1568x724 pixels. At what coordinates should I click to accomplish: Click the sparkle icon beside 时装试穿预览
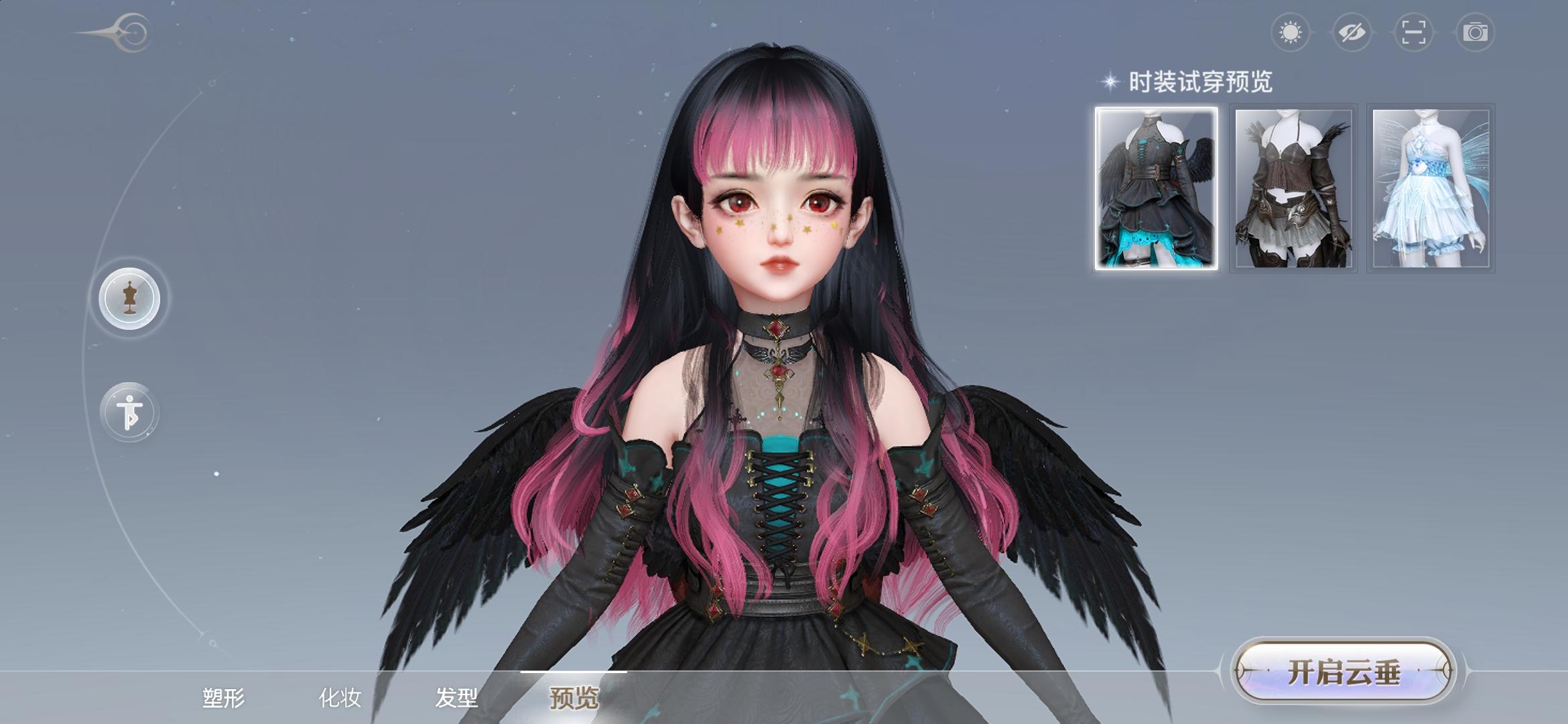click(1111, 82)
